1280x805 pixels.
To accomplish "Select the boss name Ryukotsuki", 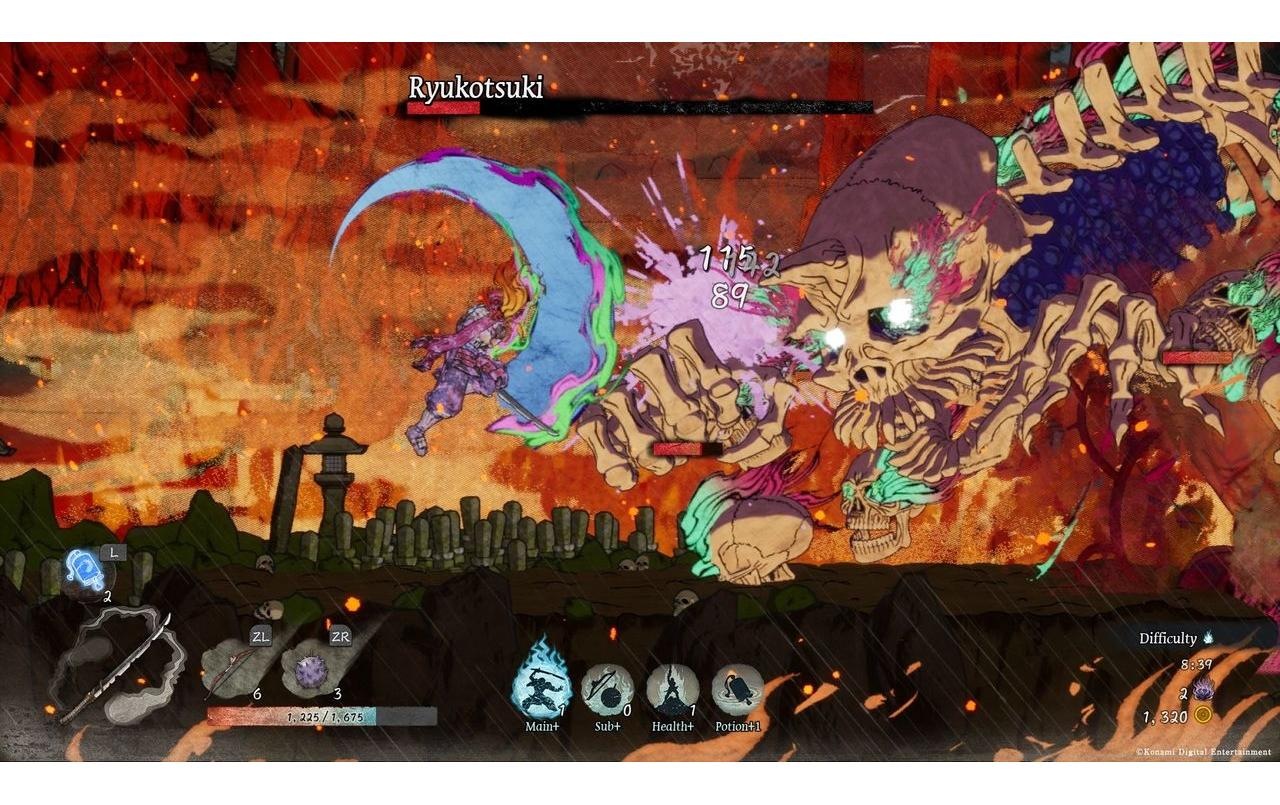I will (x=477, y=89).
